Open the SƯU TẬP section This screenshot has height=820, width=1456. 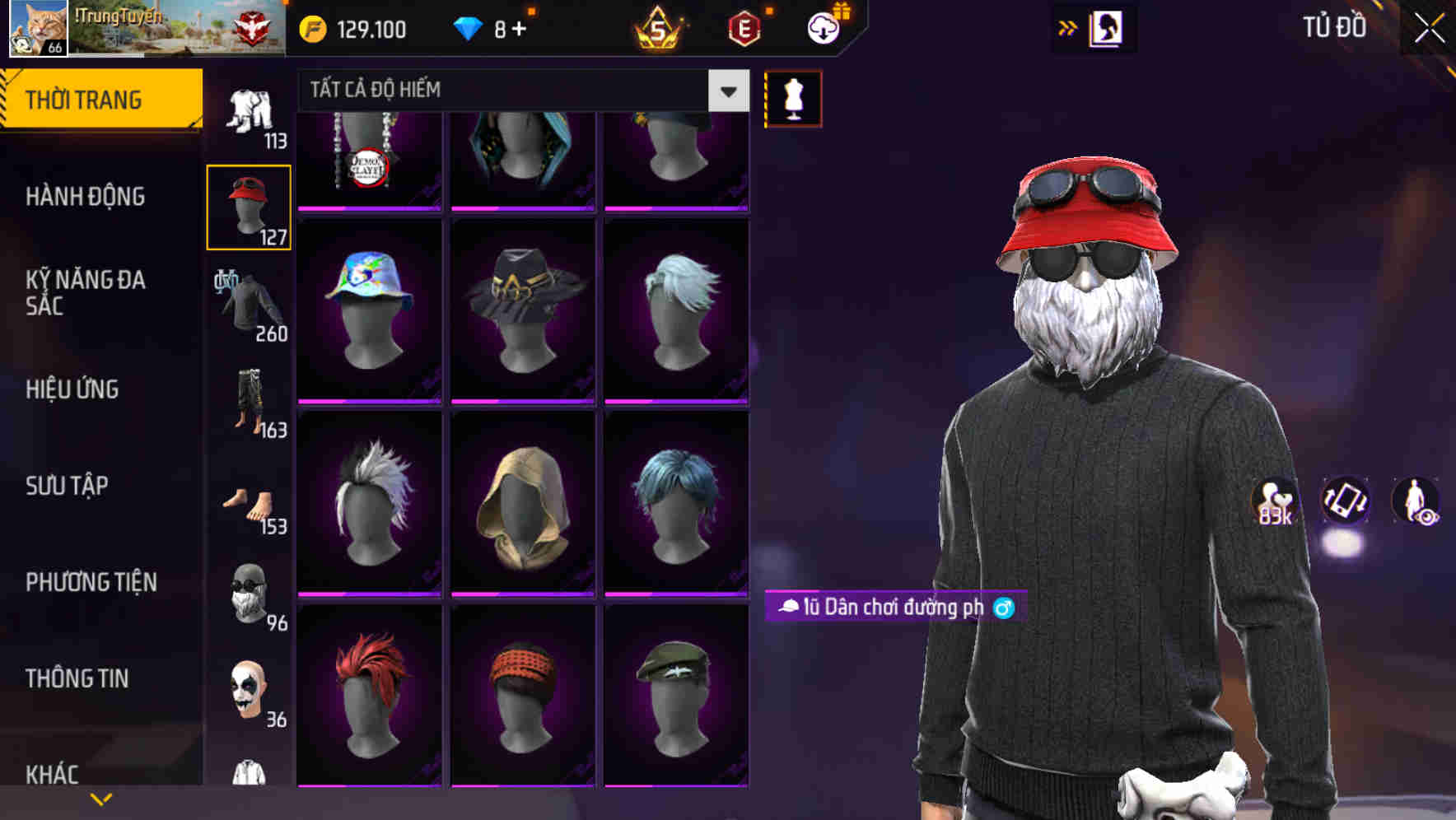(x=66, y=486)
